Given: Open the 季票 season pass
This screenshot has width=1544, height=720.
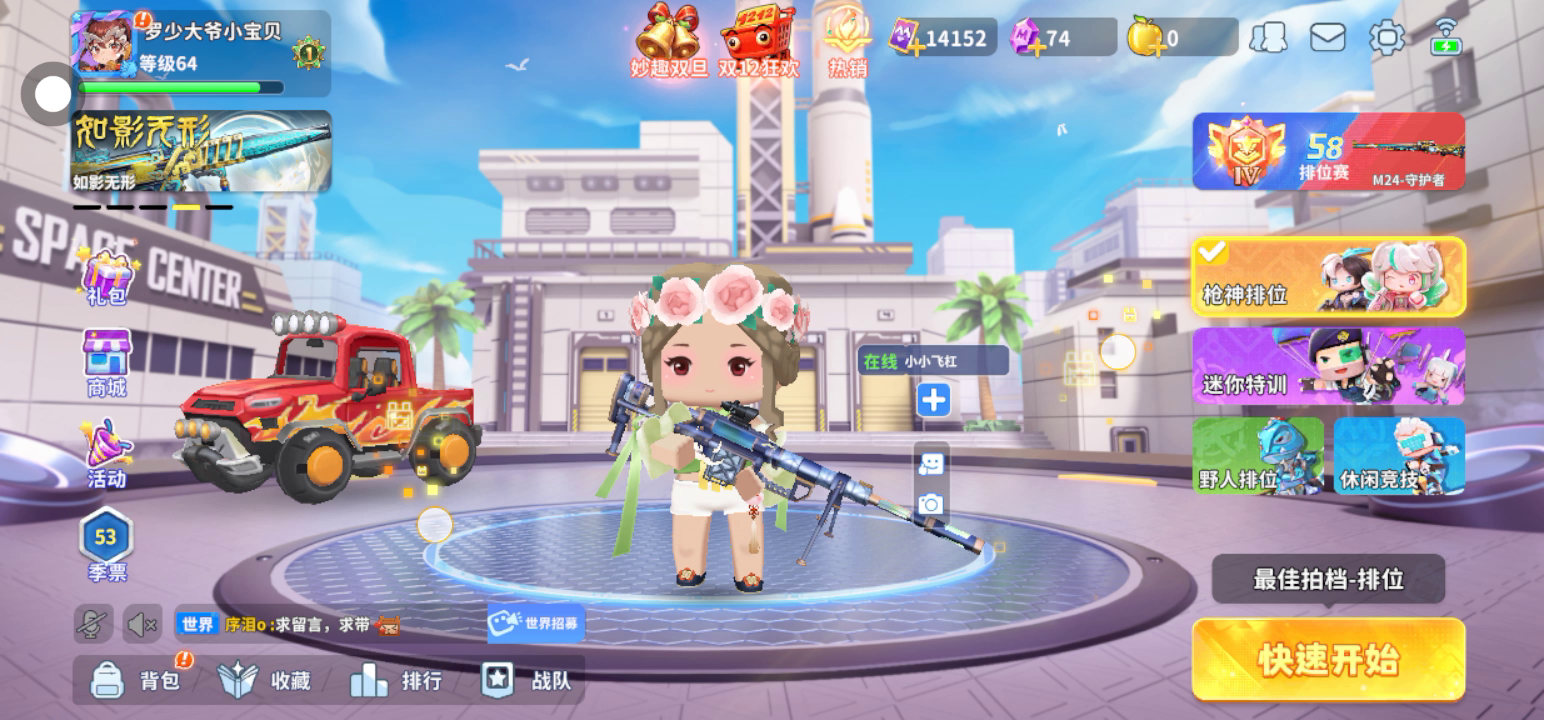Looking at the screenshot, I should point(106,545).
